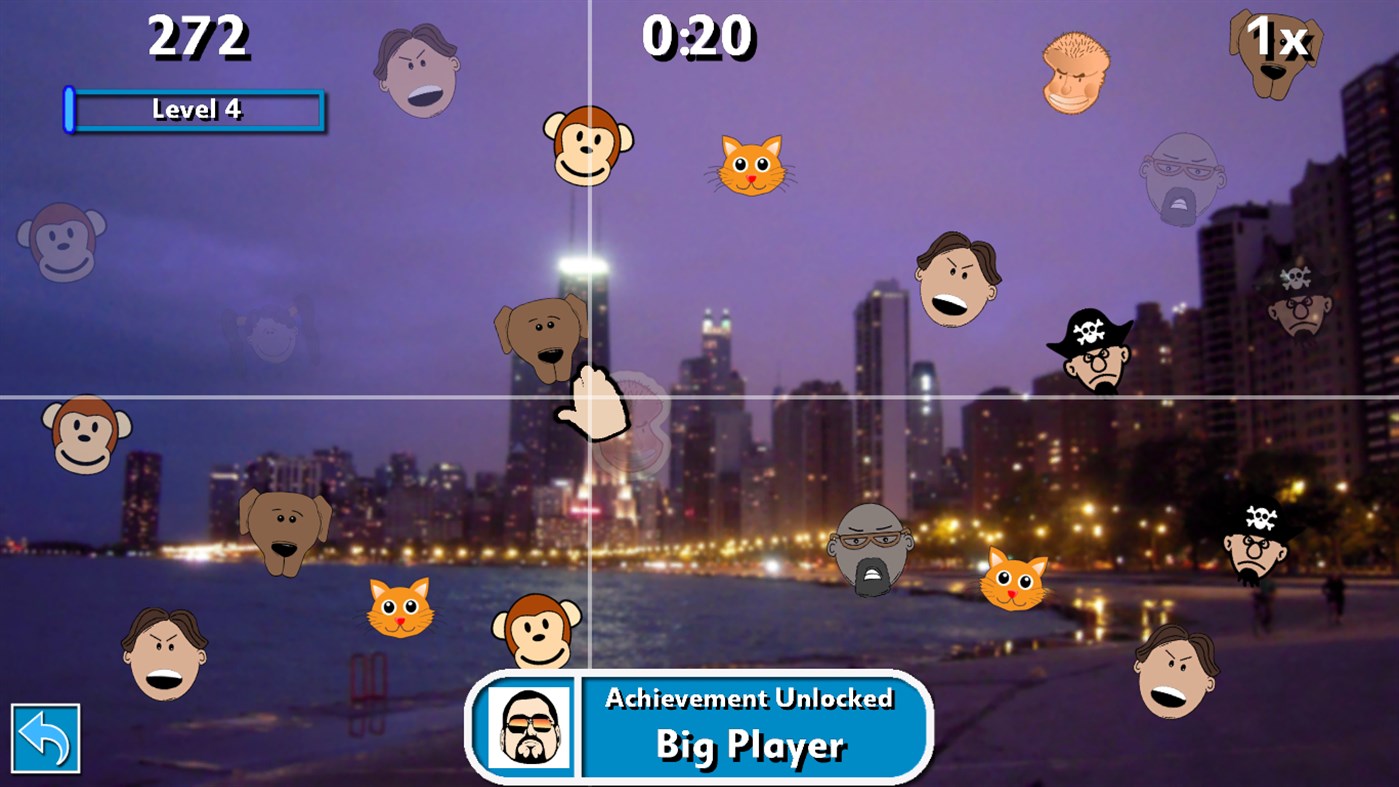Tap the monkey face near the top center
This screenshot has height=787, width=1399.
590,150
